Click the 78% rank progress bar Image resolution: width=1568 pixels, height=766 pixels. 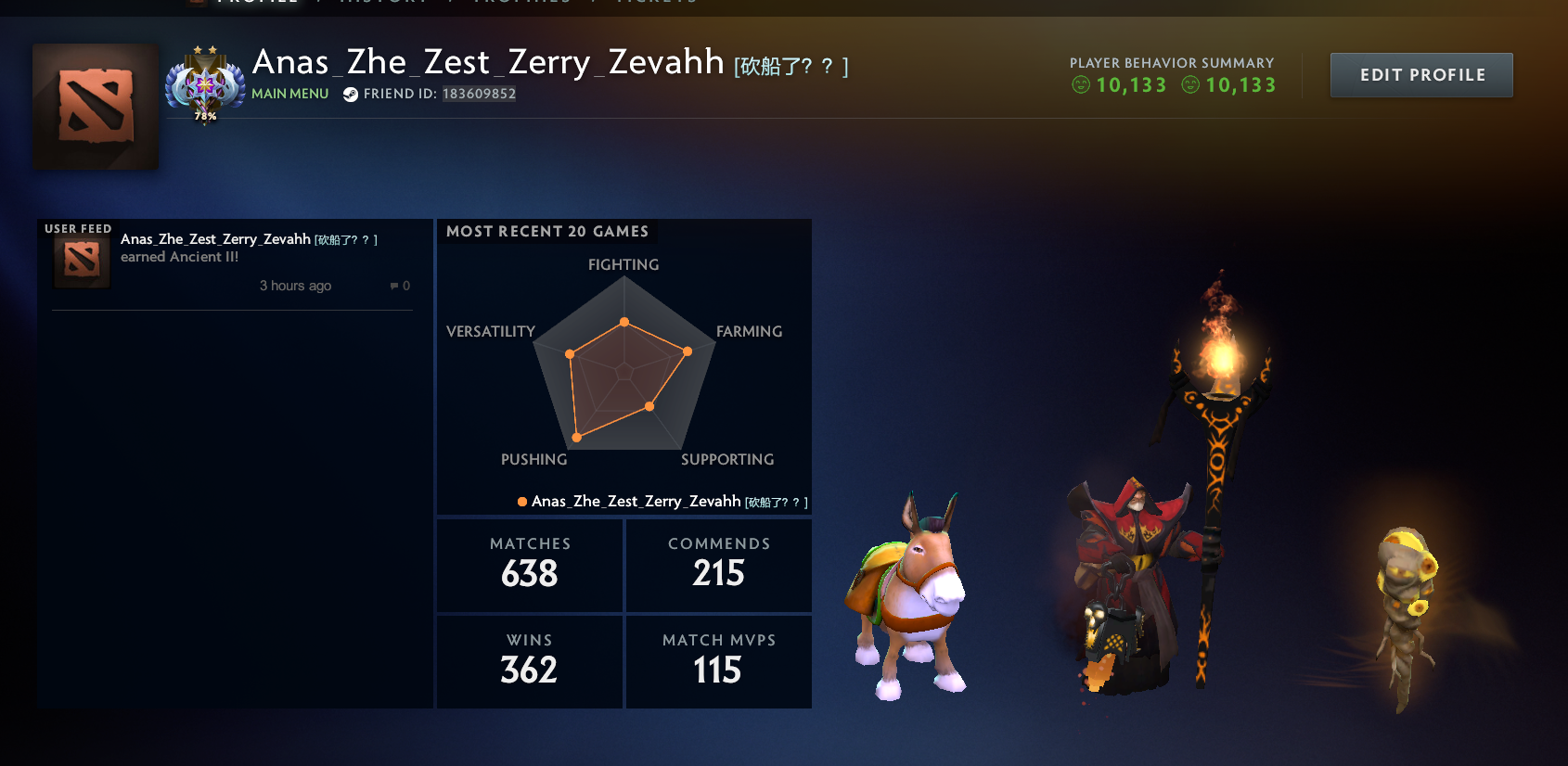(205, 118)
